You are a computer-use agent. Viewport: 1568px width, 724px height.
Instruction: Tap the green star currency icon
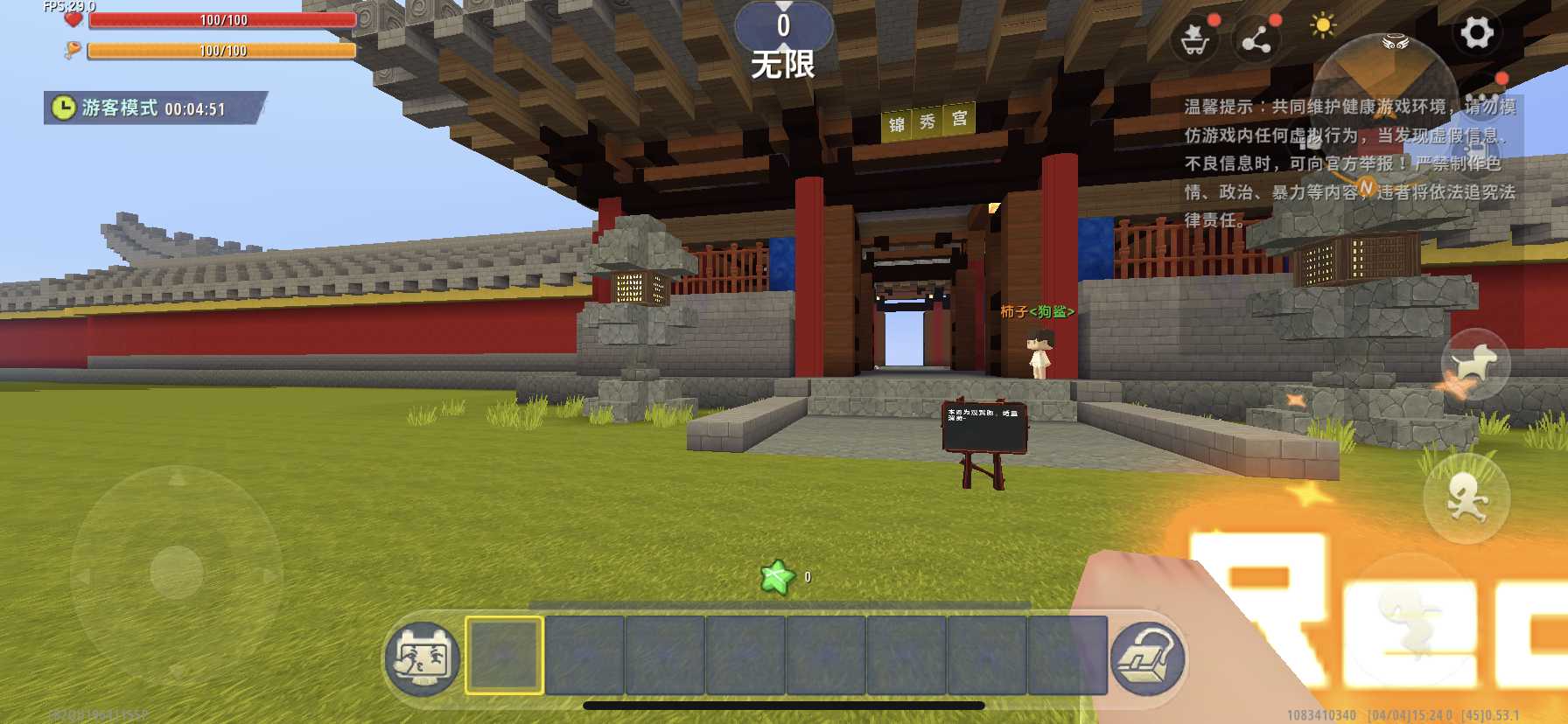(x=777, y=577)
